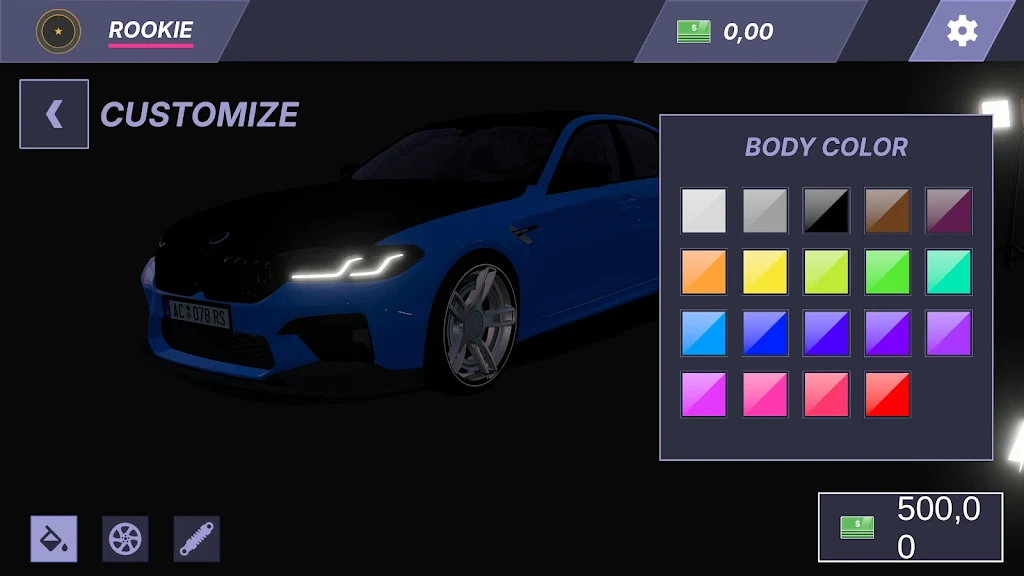The width and height of the screenshot is (1024, 576).
Task: Pick the dark maroon purple swatch
Action: [x=948, y=211]
